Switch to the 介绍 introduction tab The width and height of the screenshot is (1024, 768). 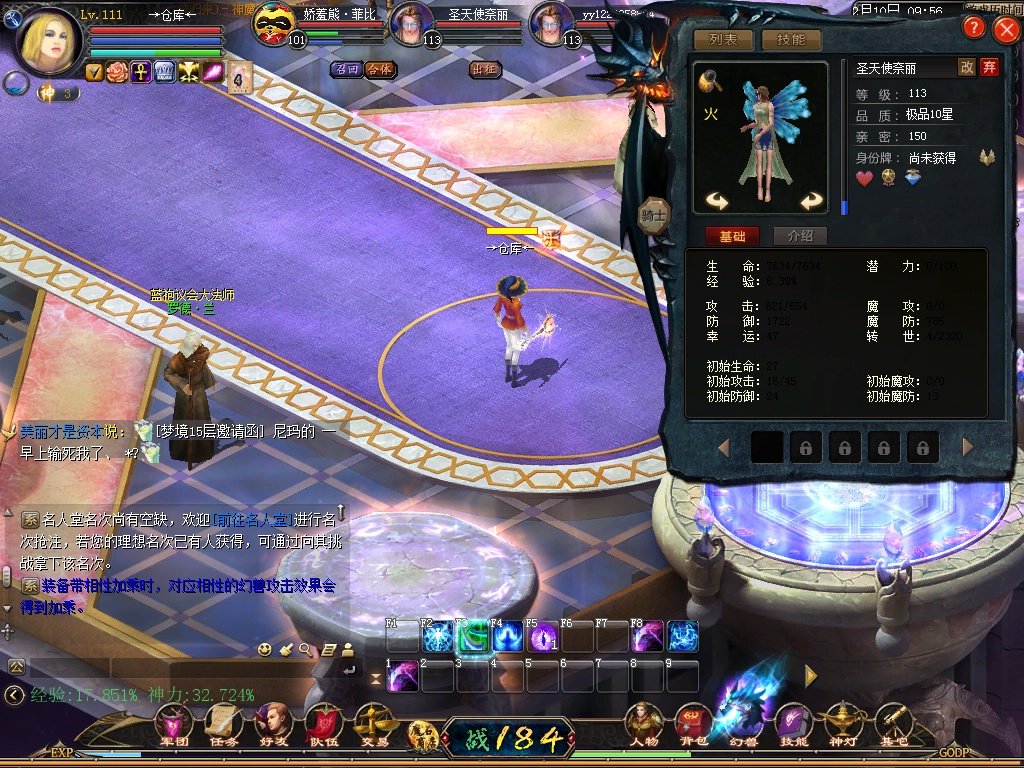pyautogui.click(x=800, y=236)
